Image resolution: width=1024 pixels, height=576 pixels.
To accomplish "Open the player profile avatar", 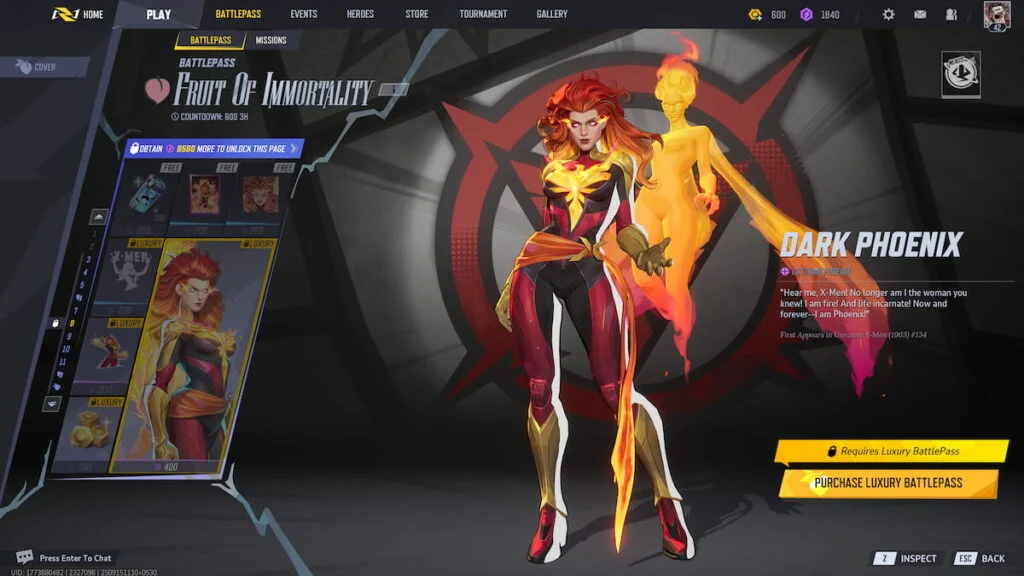I will pyautogui.click(x=997, y=15).
